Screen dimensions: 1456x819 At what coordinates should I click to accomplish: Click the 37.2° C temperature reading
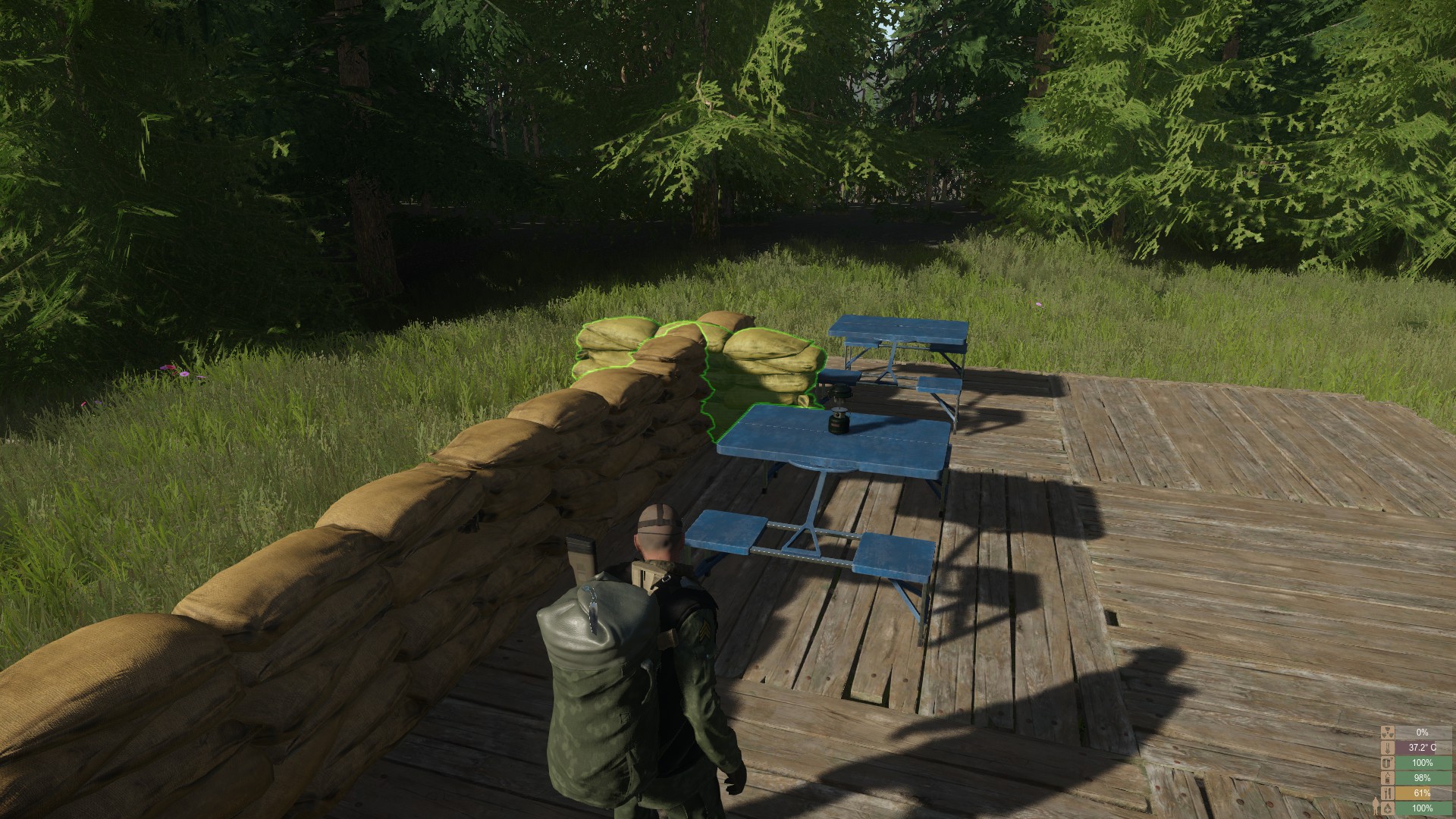point(1423,748)
